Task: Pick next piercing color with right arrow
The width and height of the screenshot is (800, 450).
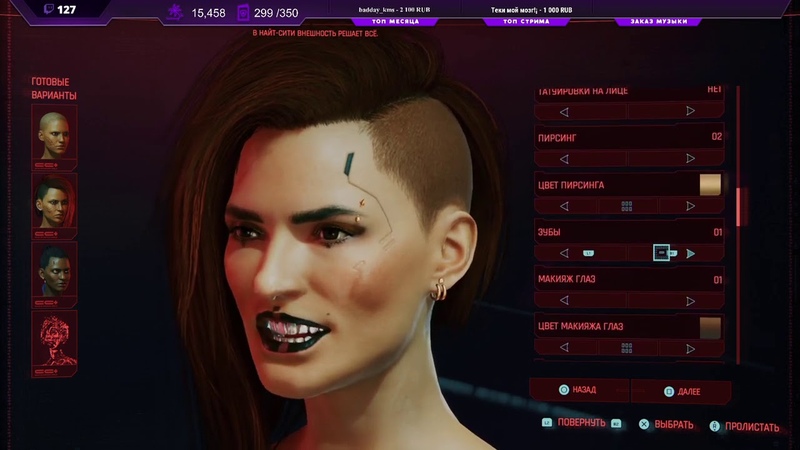Action: point(690,206)
